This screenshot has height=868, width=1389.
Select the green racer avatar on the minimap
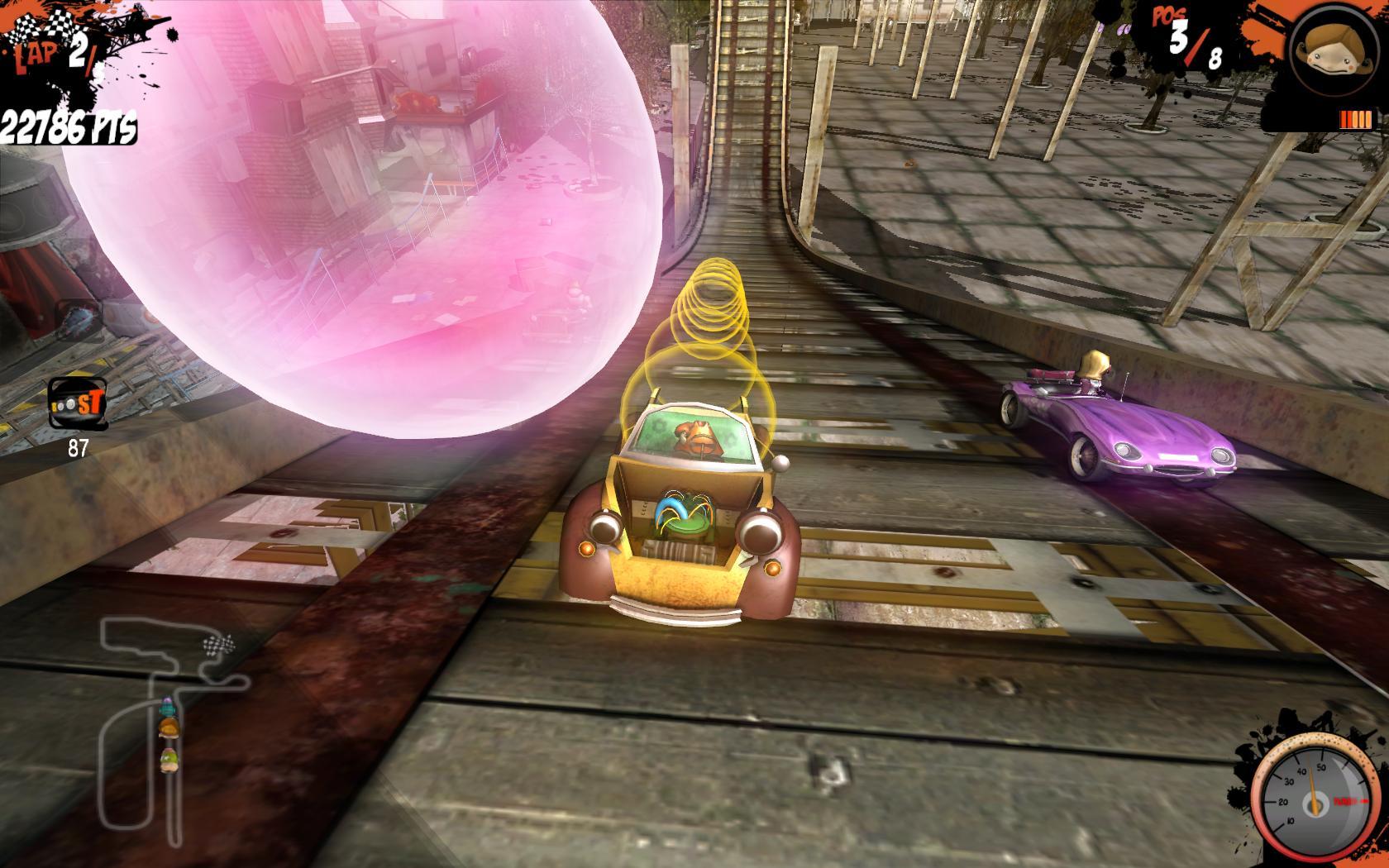169,759
